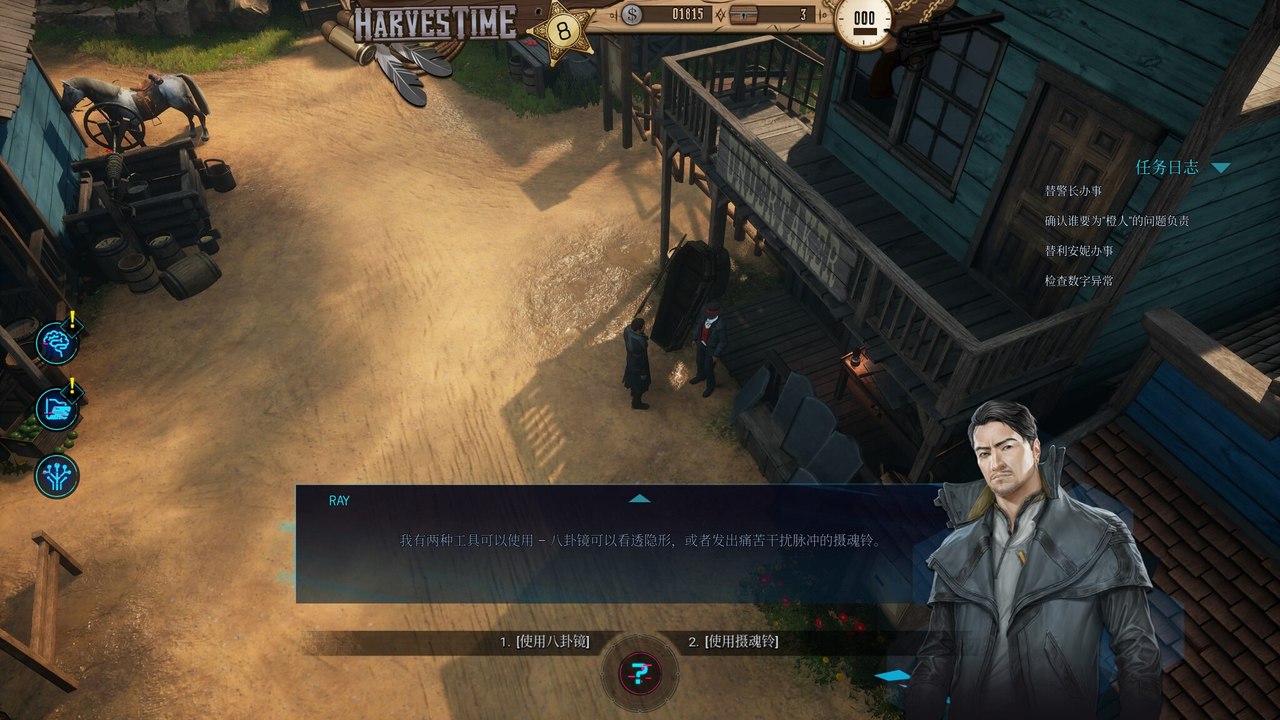The image size is (1280, 720).
Task: Click the treasure chest icon
Action: click(744, 15)
